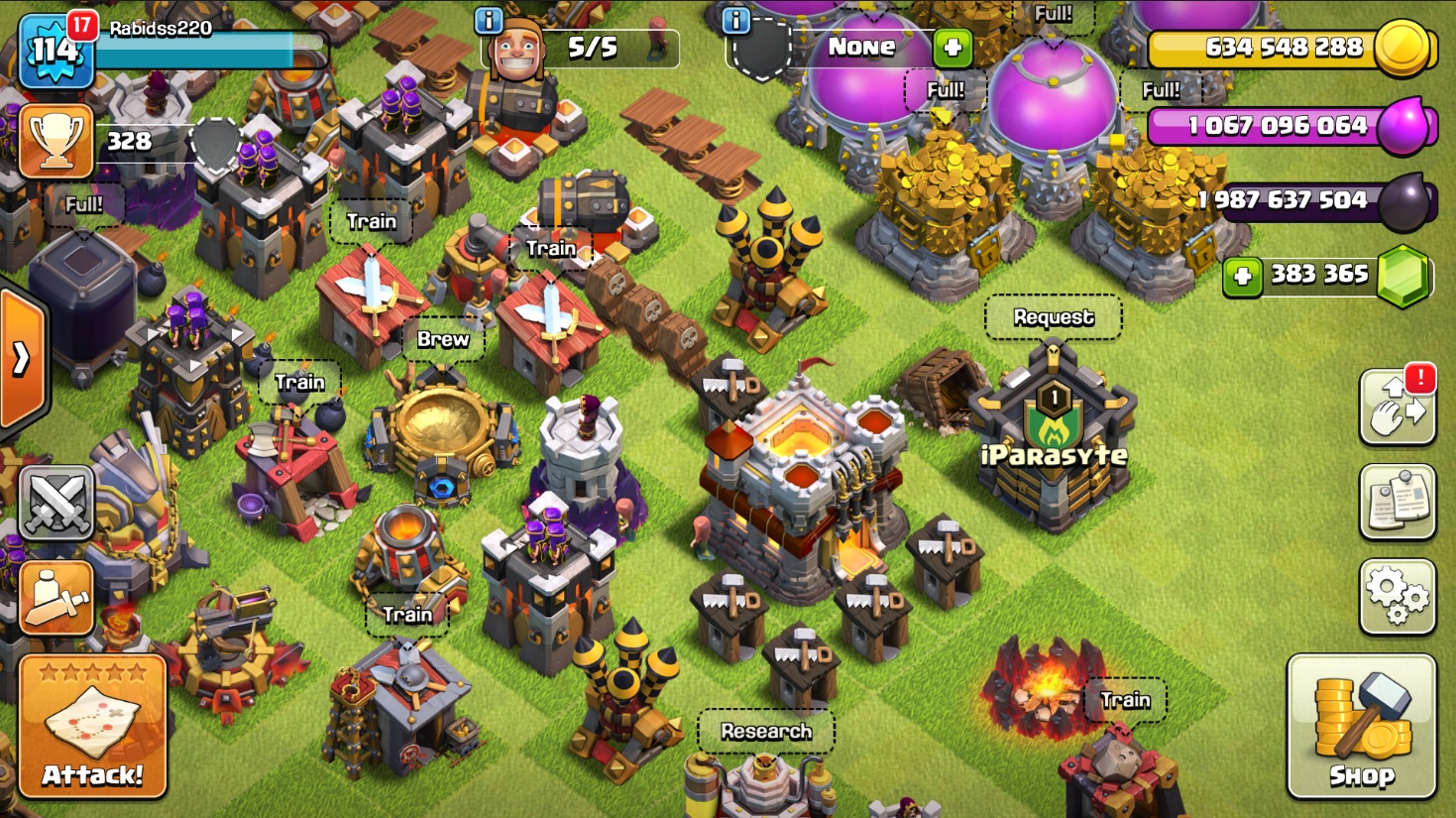1456x818 pixels.
Task: Open Train on the Barracks
Action: click(x=372, y=222)
